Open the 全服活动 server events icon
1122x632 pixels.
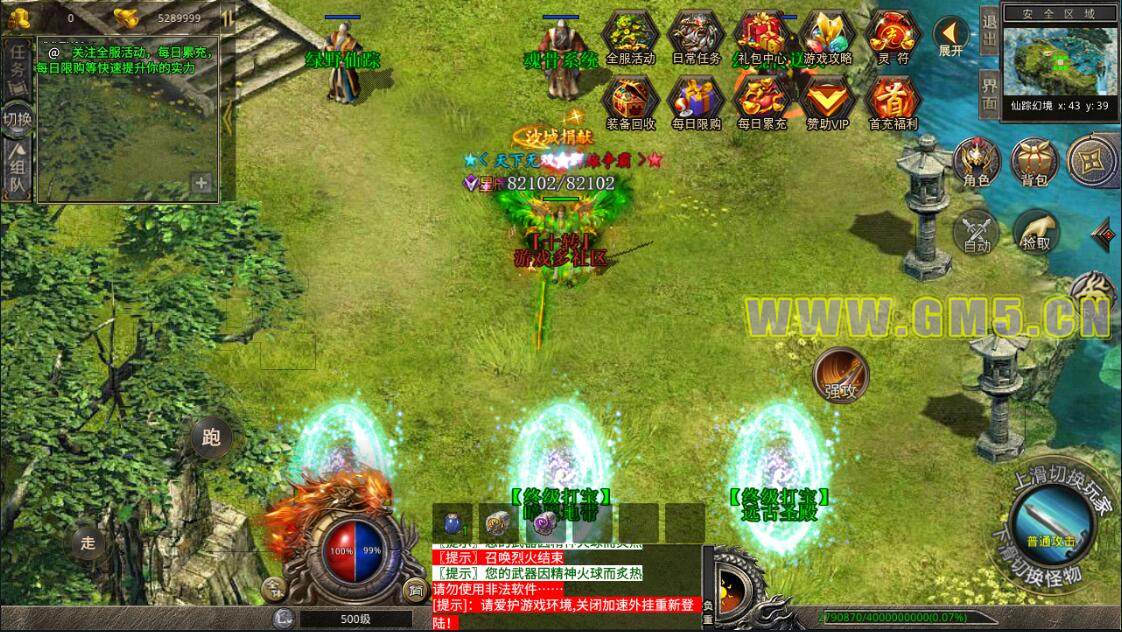tap(631, 35)
